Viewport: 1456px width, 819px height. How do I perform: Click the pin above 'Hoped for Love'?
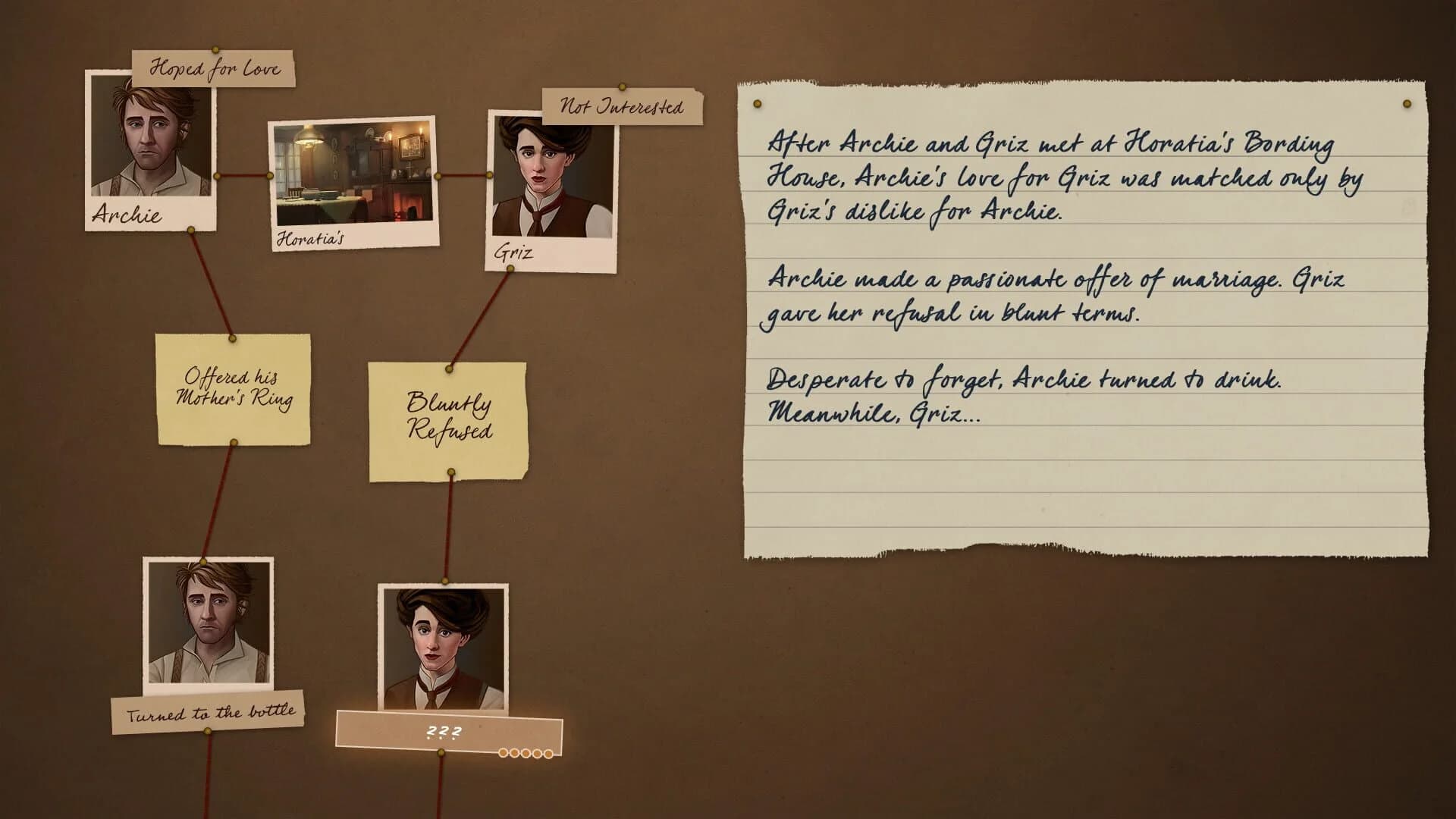point(215,50)
